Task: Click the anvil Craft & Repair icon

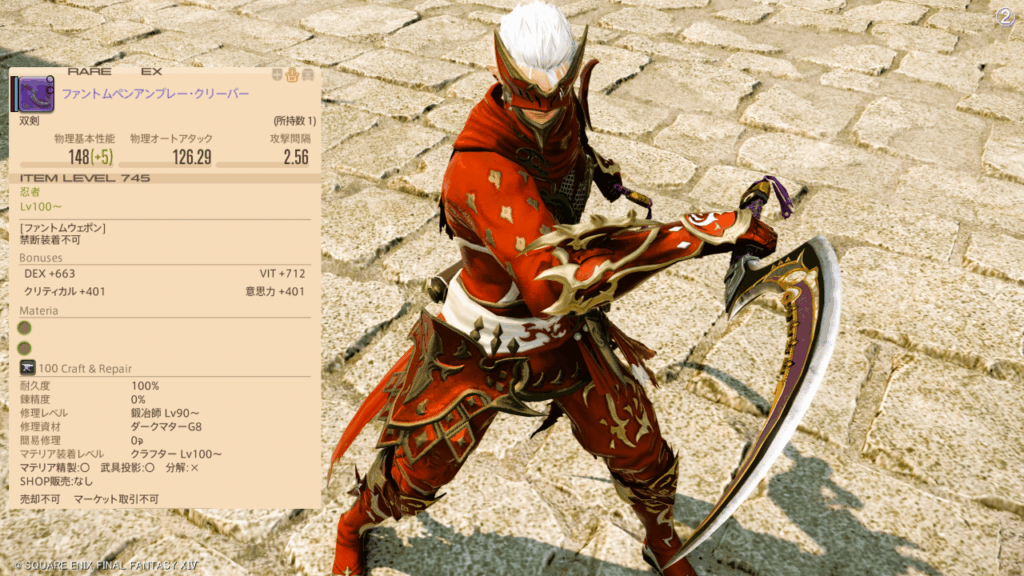Action: tap(27, 369)
